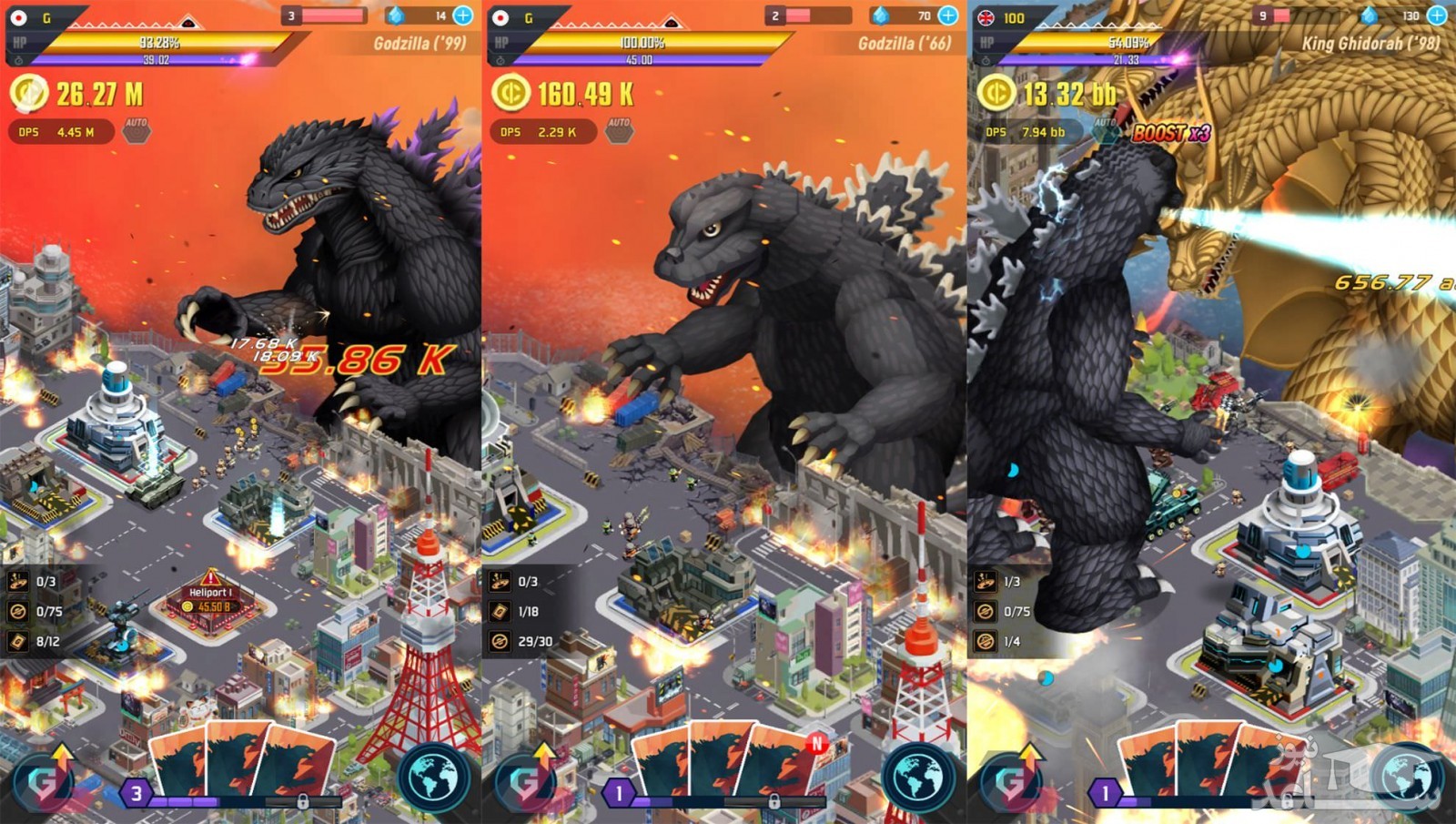Toggle AUTO hexagon next to DPS 2.29 K
The height and width of the screenshot is (824, 1456).
[x=619, y=131]
